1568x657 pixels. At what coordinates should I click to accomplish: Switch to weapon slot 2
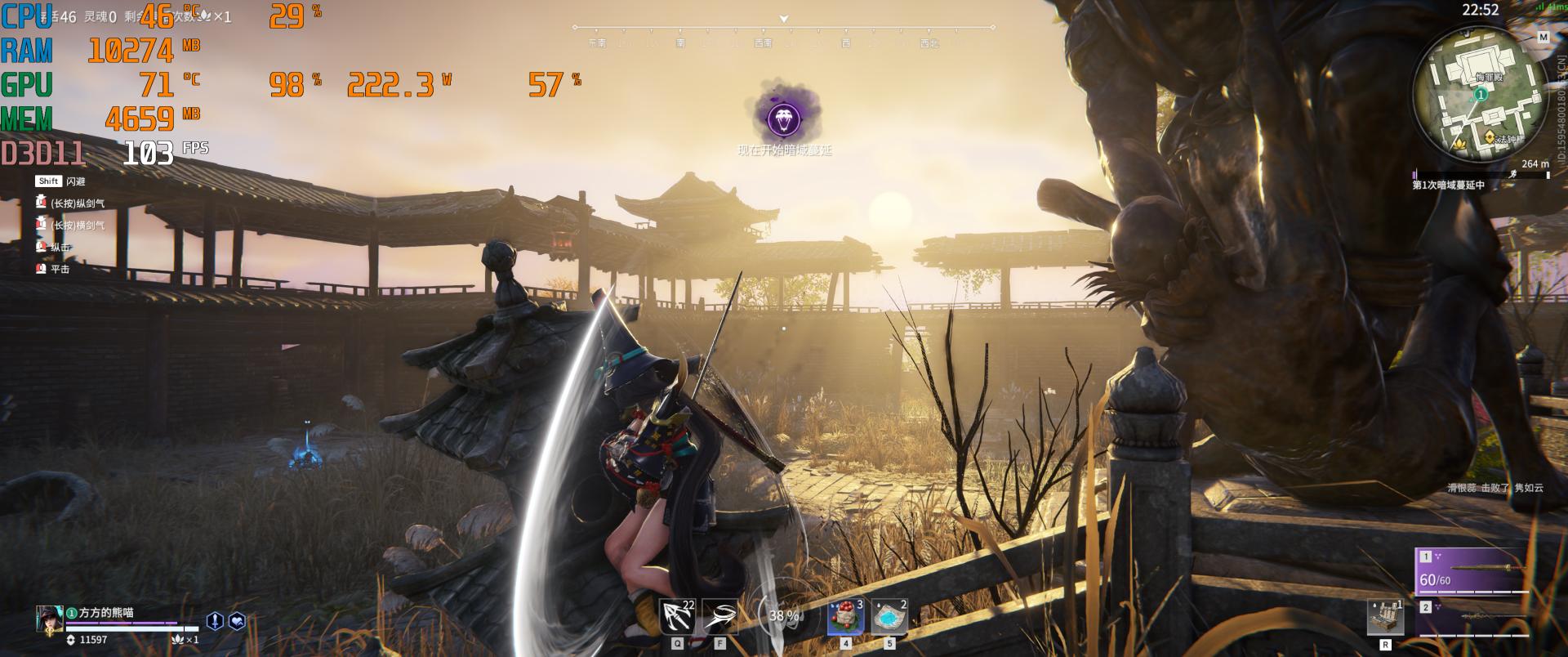[1472, 617]
